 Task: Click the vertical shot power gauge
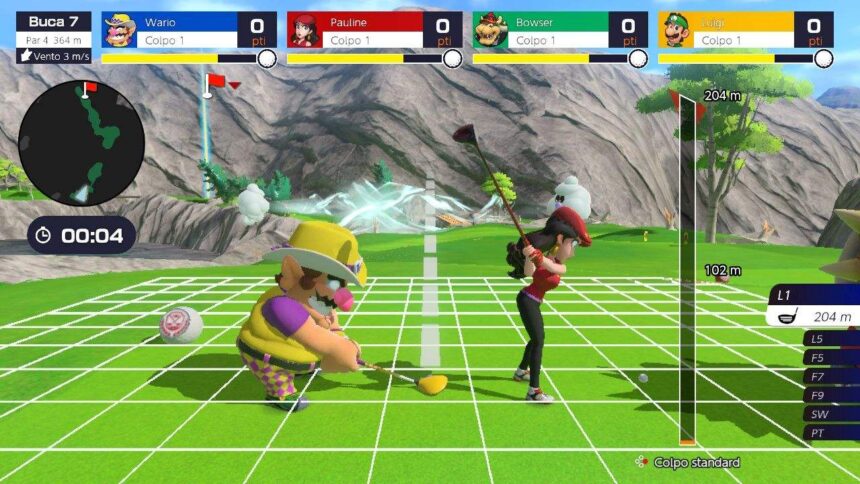click(687, 270)
